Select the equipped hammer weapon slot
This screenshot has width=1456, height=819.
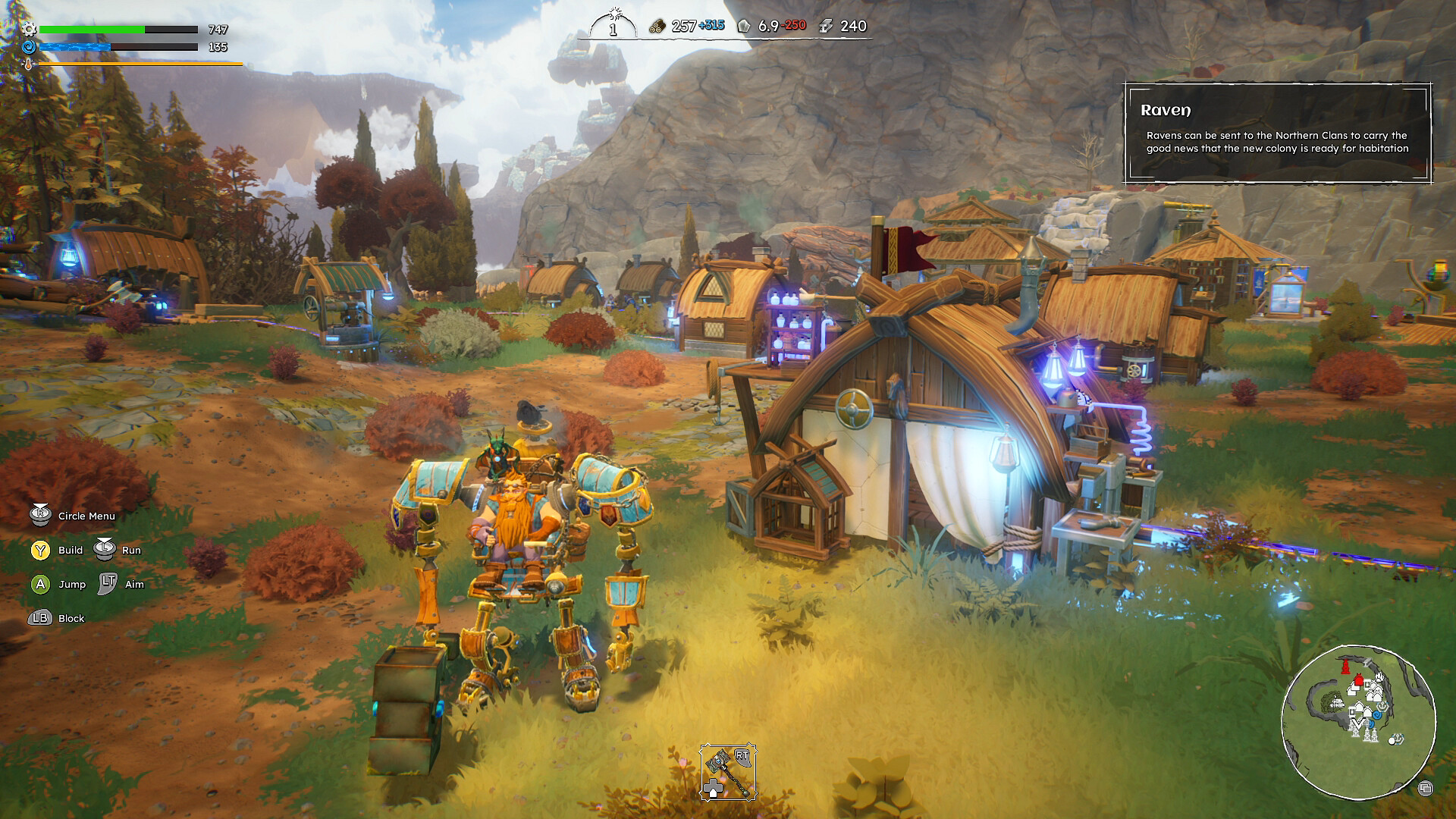tap(727, 771)
